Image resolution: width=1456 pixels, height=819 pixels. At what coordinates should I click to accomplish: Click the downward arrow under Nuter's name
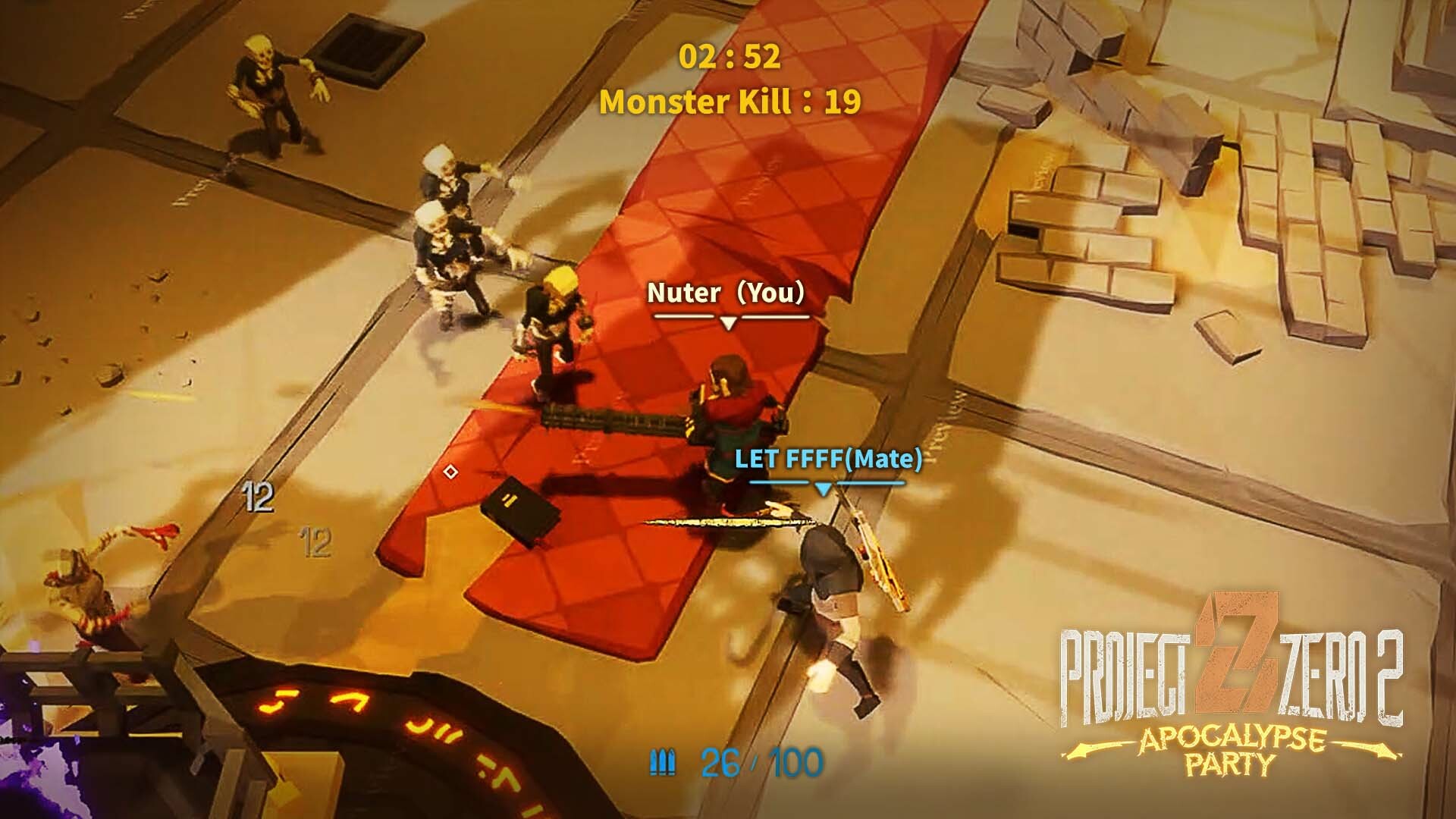tap(730, 322)
